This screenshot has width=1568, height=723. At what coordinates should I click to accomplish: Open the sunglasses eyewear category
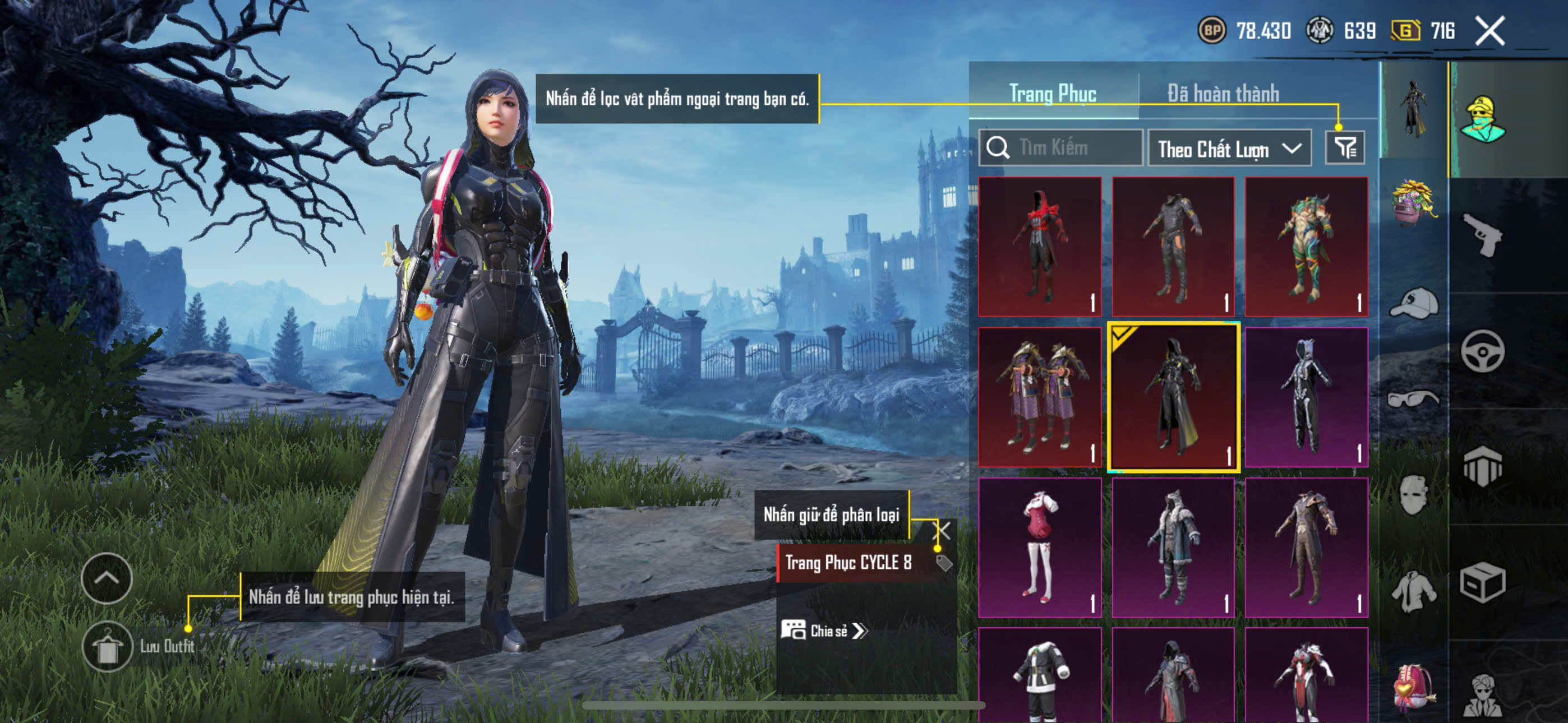[x=1413, y=398]
